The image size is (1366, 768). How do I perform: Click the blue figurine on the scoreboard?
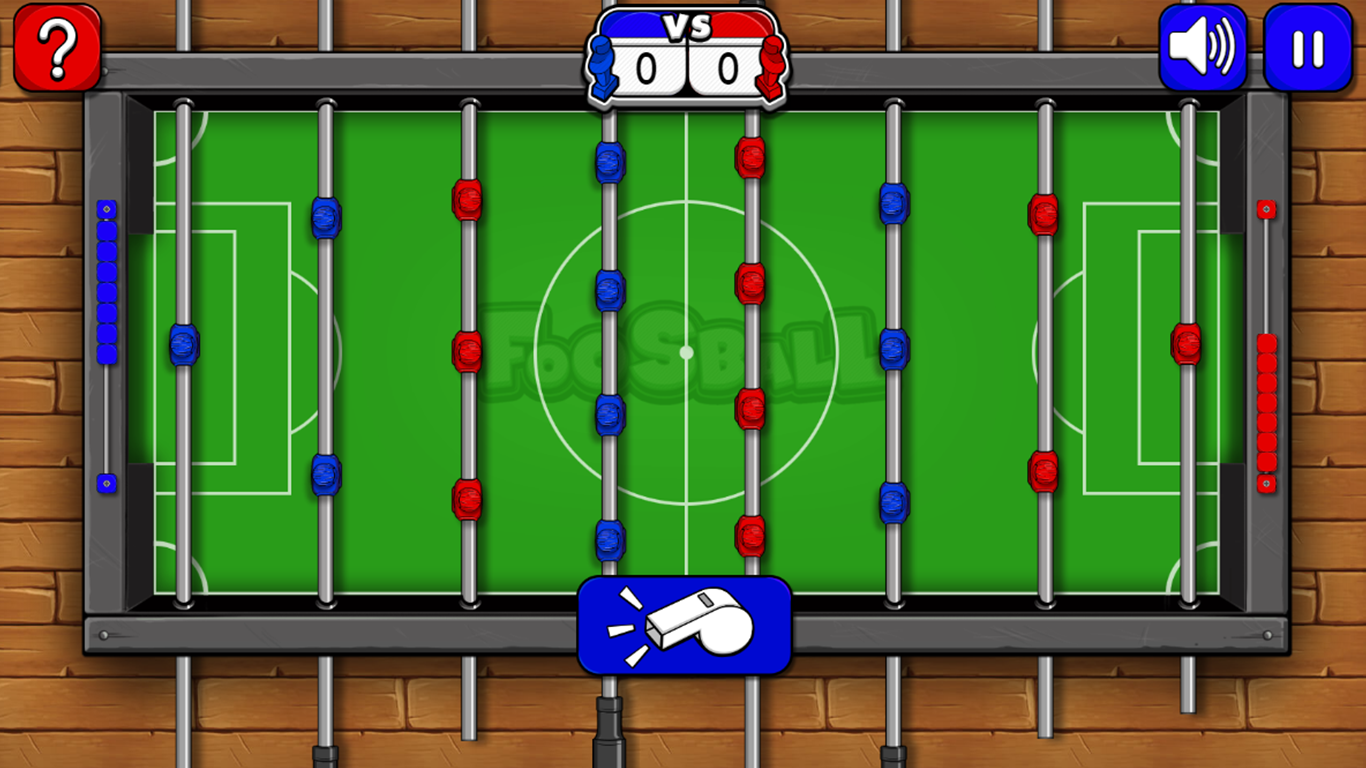602,65
